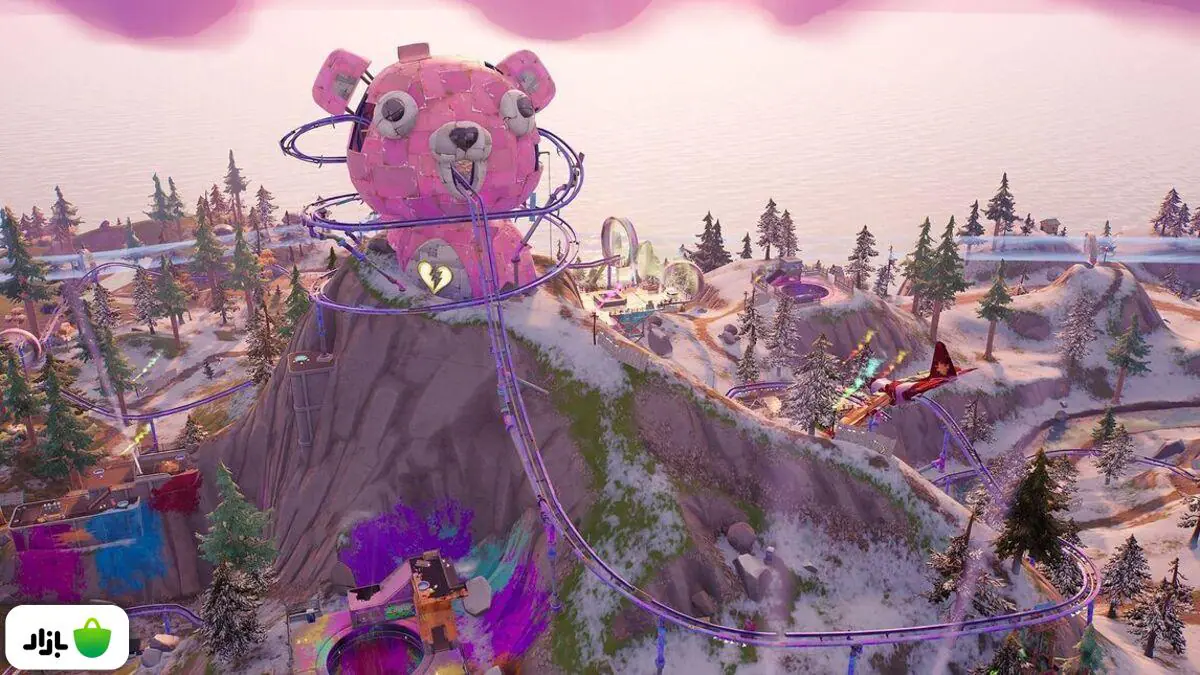Click the Bazaar green shopping bag logo

pos(92,638)
